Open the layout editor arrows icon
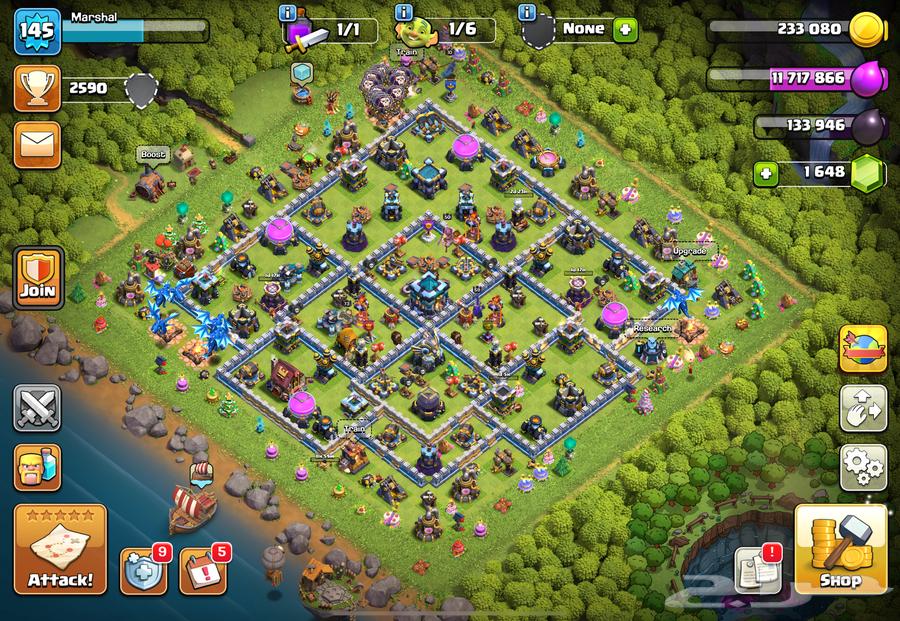Viewport: 900px width, 621px height. coord(862,407)
